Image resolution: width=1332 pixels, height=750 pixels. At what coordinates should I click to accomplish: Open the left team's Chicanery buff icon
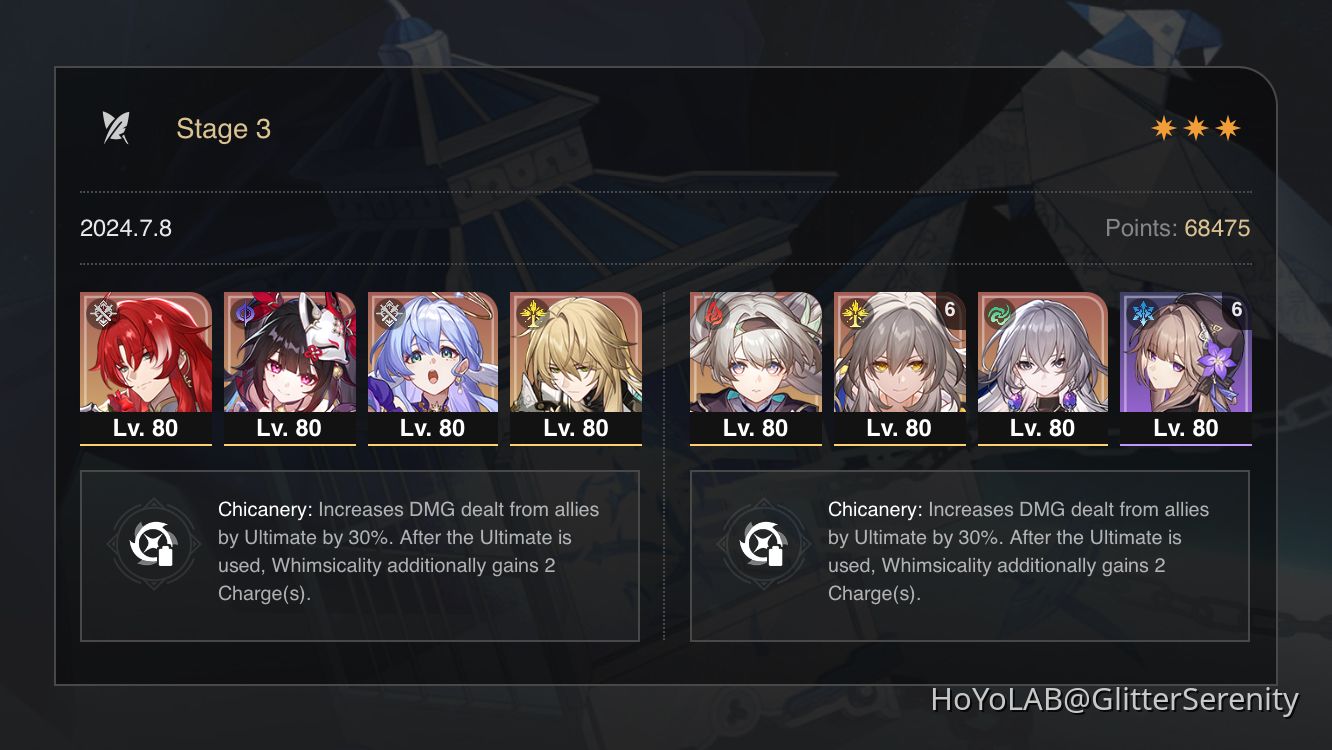point(154,545)
